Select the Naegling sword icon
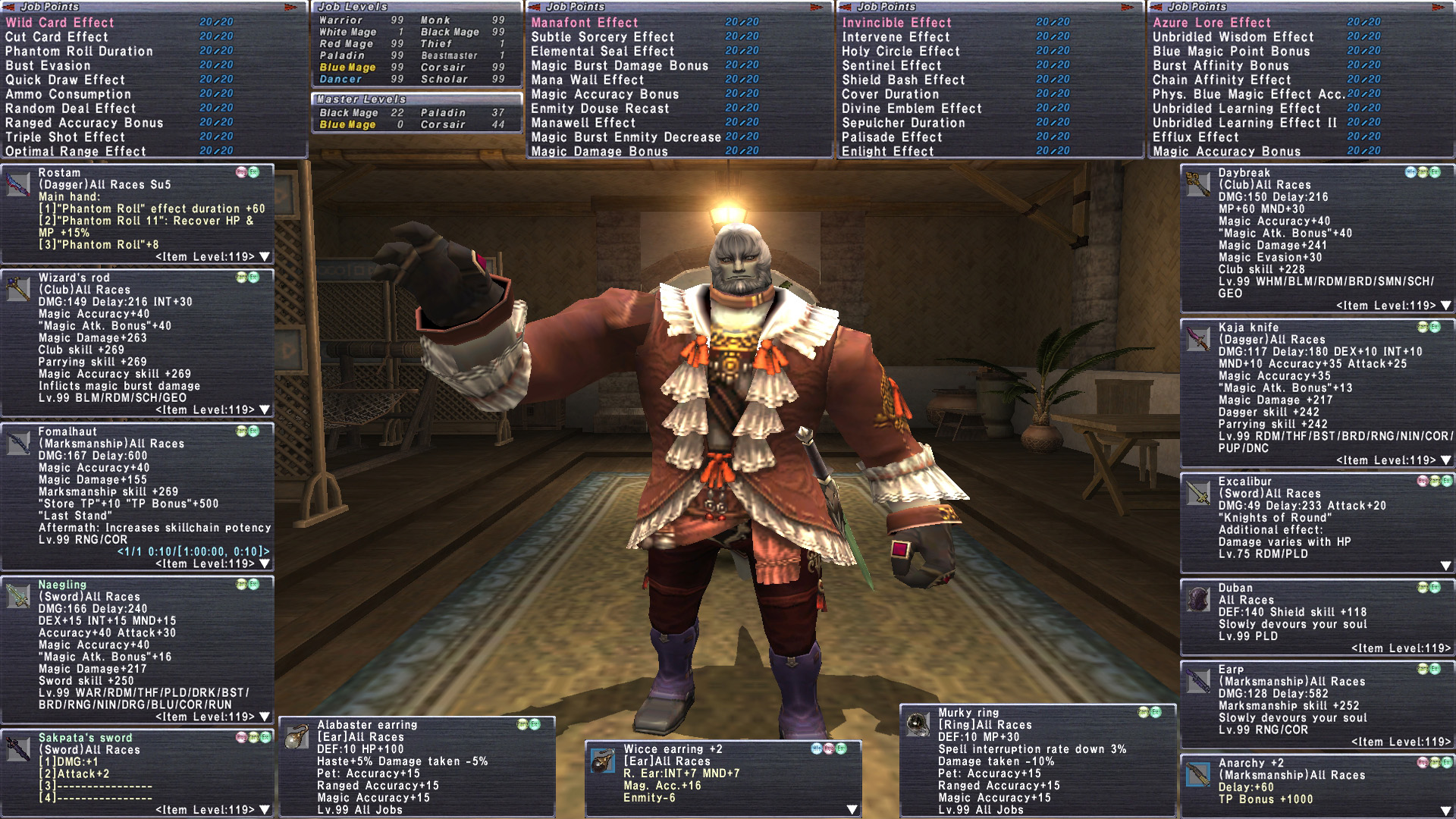Viewport: 1456px width, 819px height. pyautogui.click(x=18, y=597)
